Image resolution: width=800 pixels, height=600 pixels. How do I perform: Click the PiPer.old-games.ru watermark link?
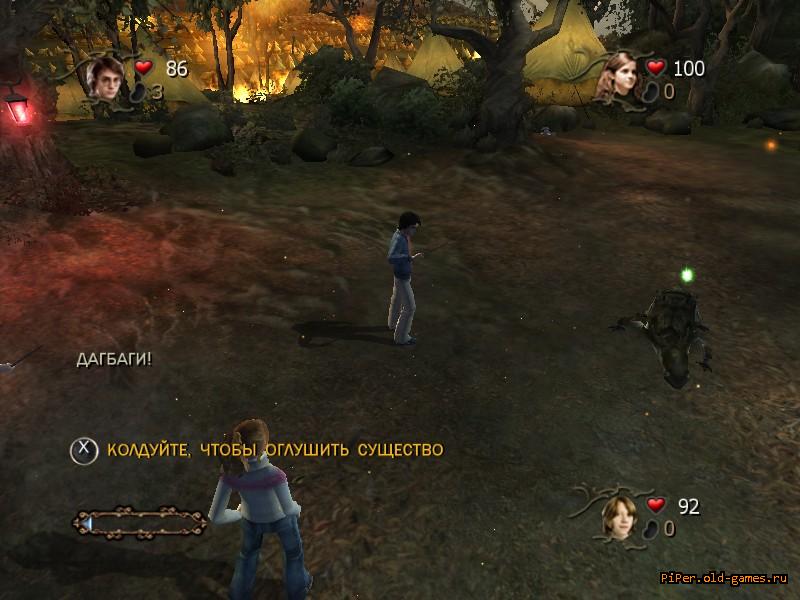[x=726, y=579]
